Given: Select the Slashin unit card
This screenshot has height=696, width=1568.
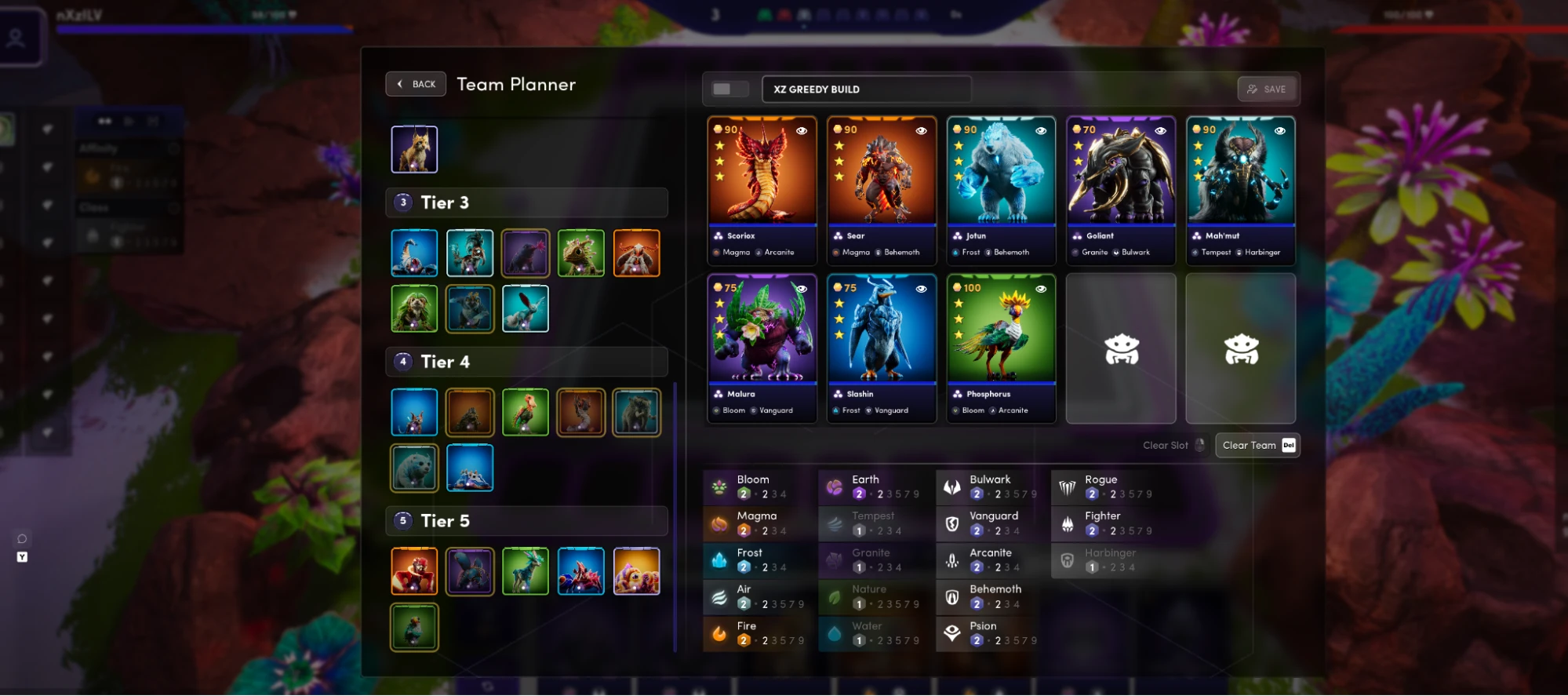Looking at the screenshot, I should tap(881, 348).
